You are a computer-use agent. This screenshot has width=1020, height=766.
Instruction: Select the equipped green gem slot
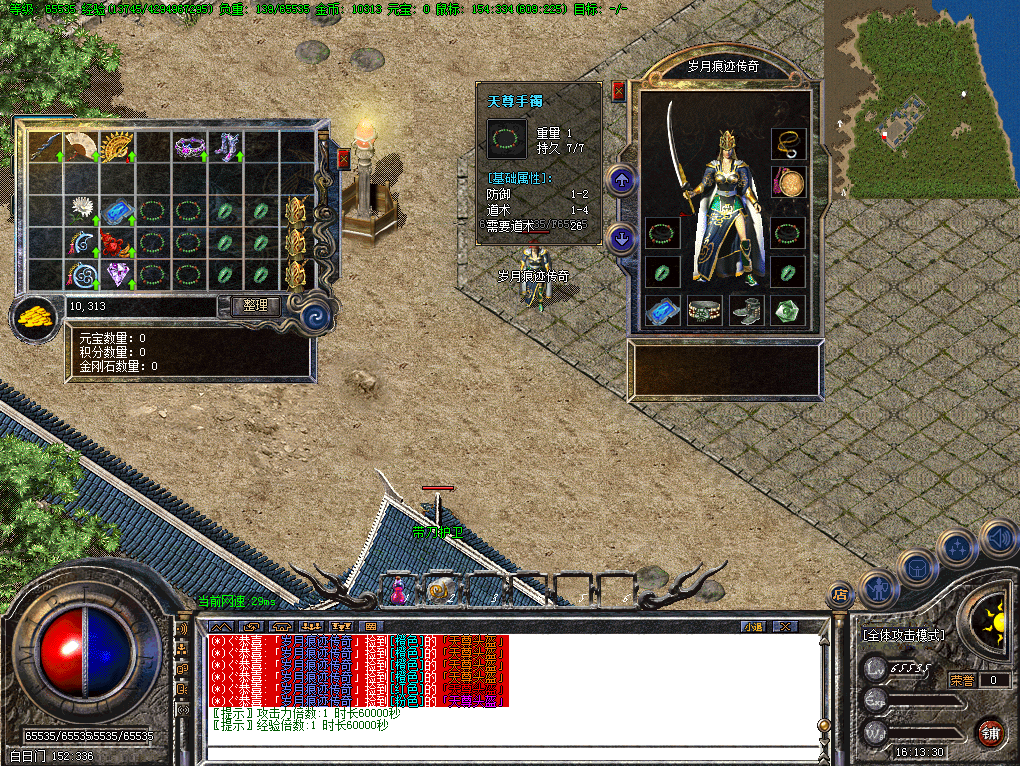(x=788, y=311)
